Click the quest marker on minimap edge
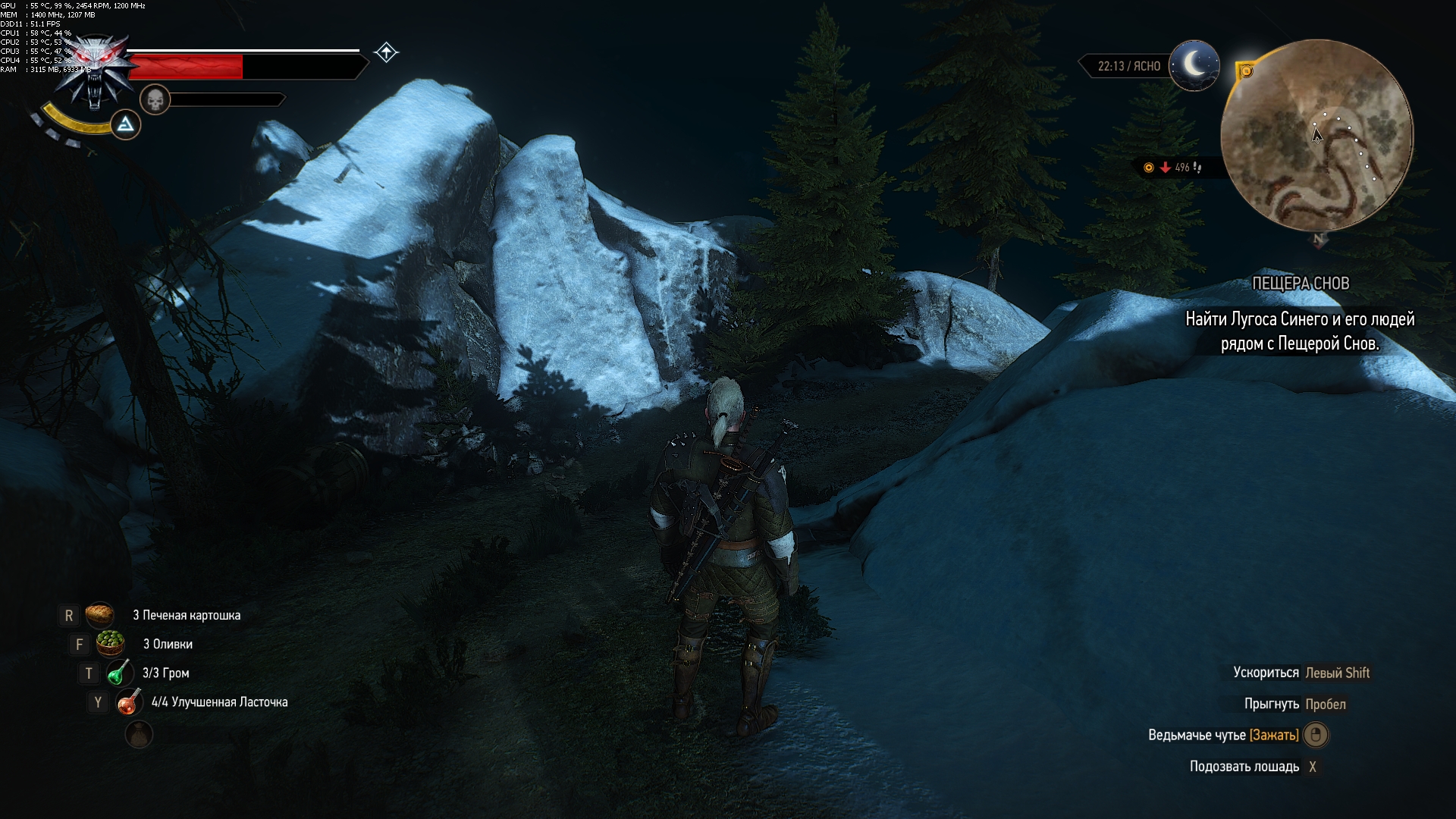Image resolution: width=1456 pixels, height=819 pixels. coord(1245,71)
